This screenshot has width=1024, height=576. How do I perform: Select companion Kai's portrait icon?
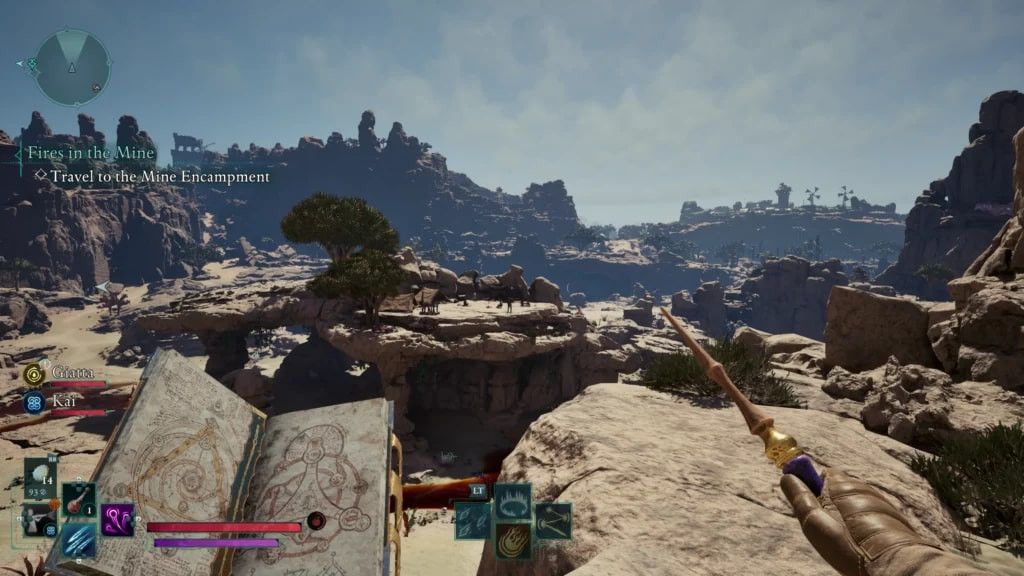point(33,403)
